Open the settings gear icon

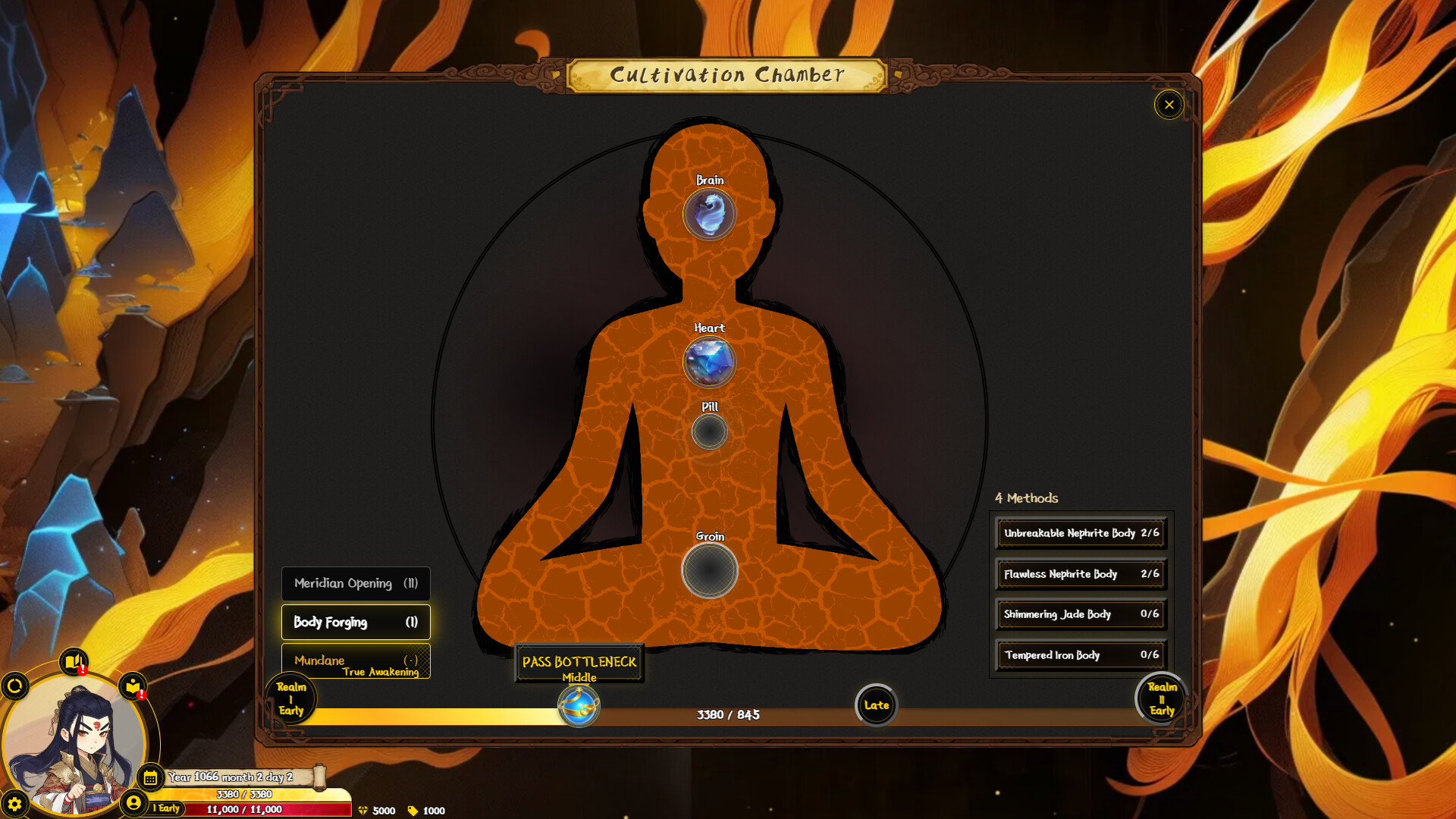click(x=14, y=804)
